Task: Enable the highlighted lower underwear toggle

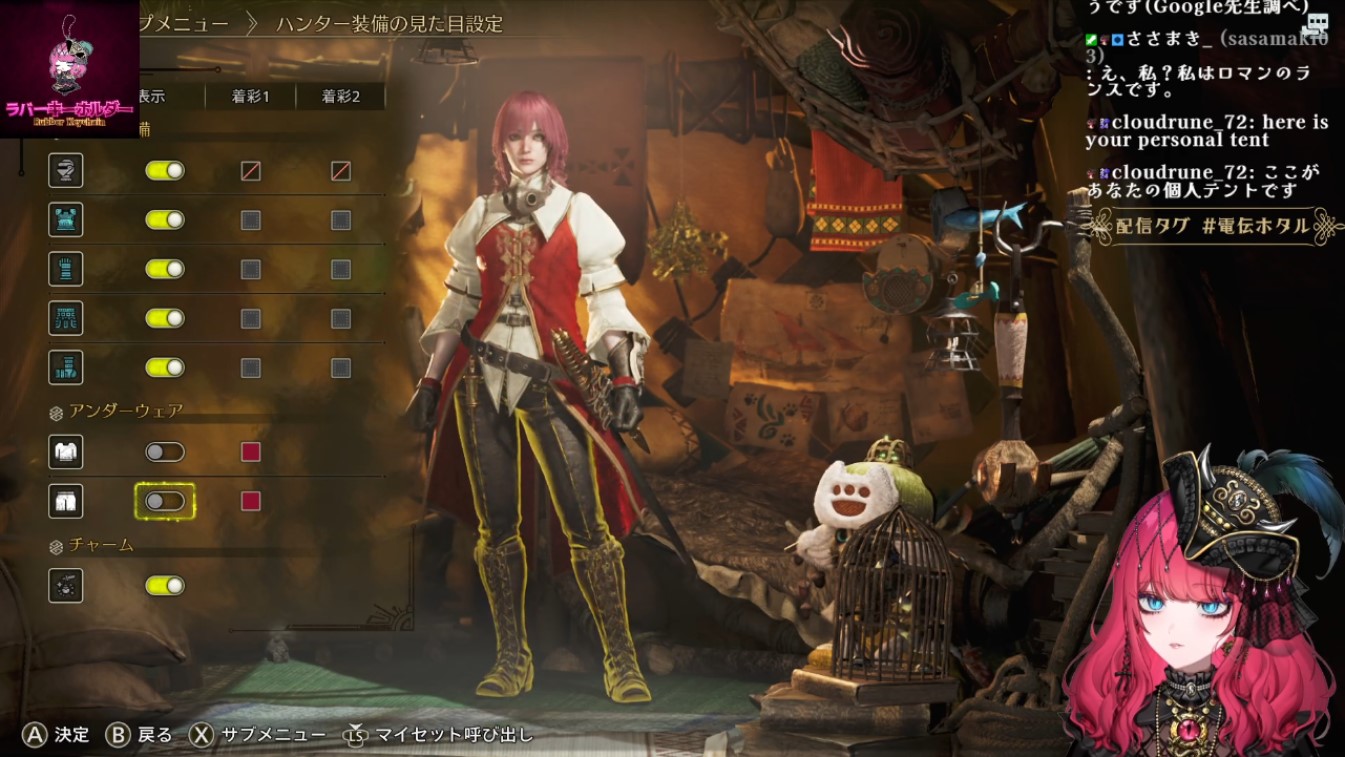Action: click(x=165, y=501)
